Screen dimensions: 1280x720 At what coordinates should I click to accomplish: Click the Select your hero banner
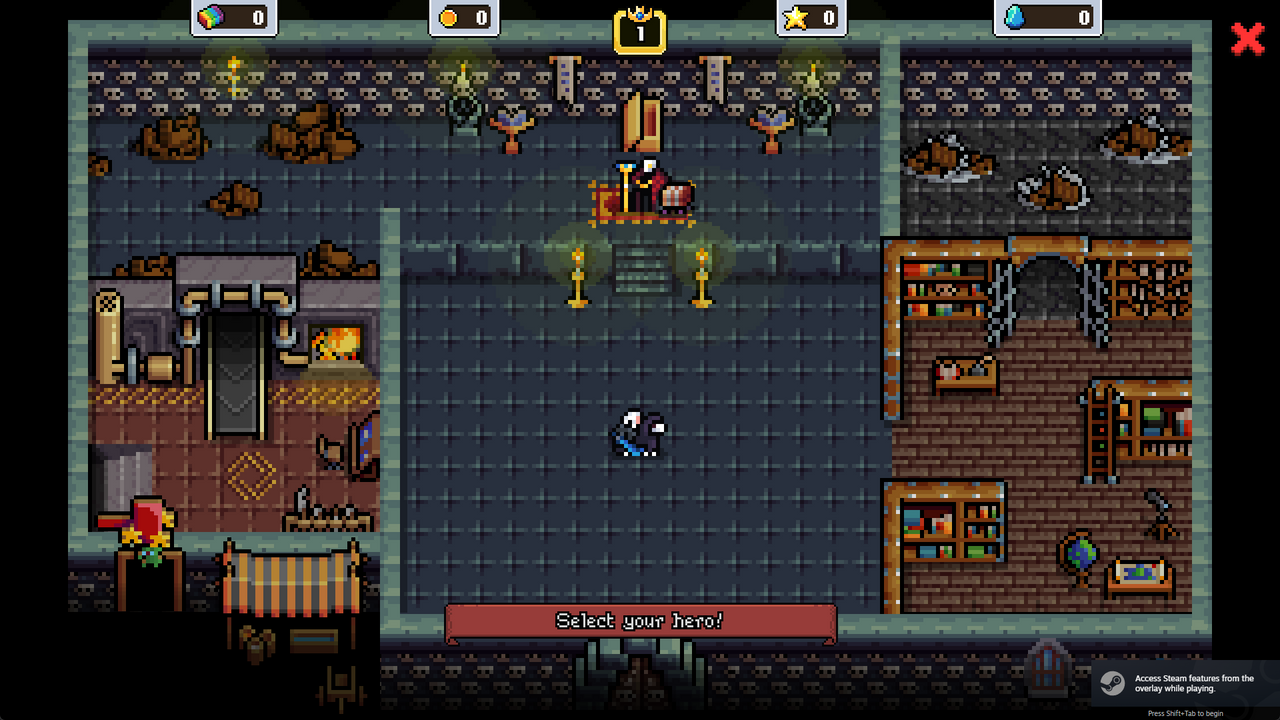(x=640, y=620)
